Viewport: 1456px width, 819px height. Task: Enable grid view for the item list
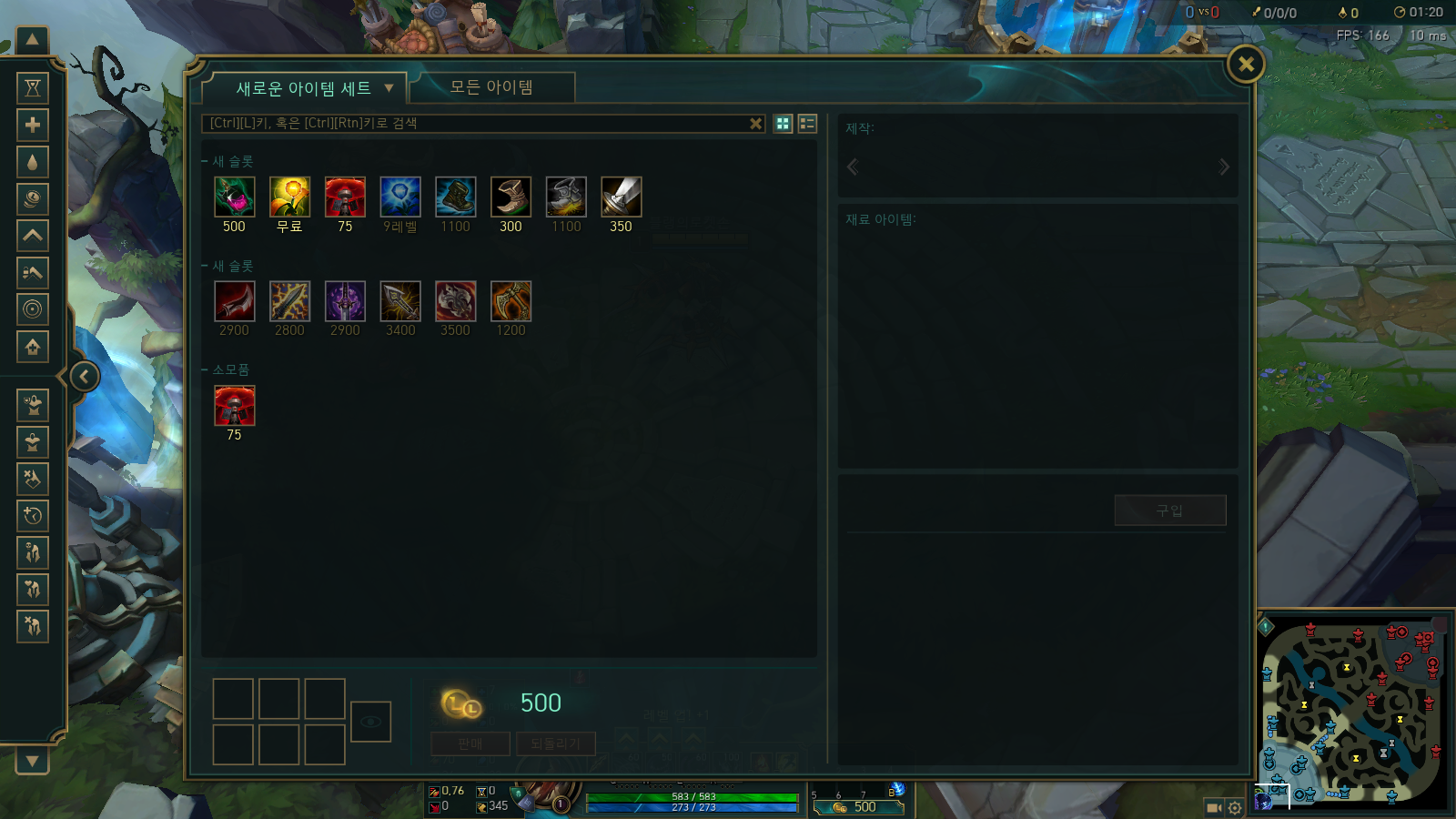782,124
